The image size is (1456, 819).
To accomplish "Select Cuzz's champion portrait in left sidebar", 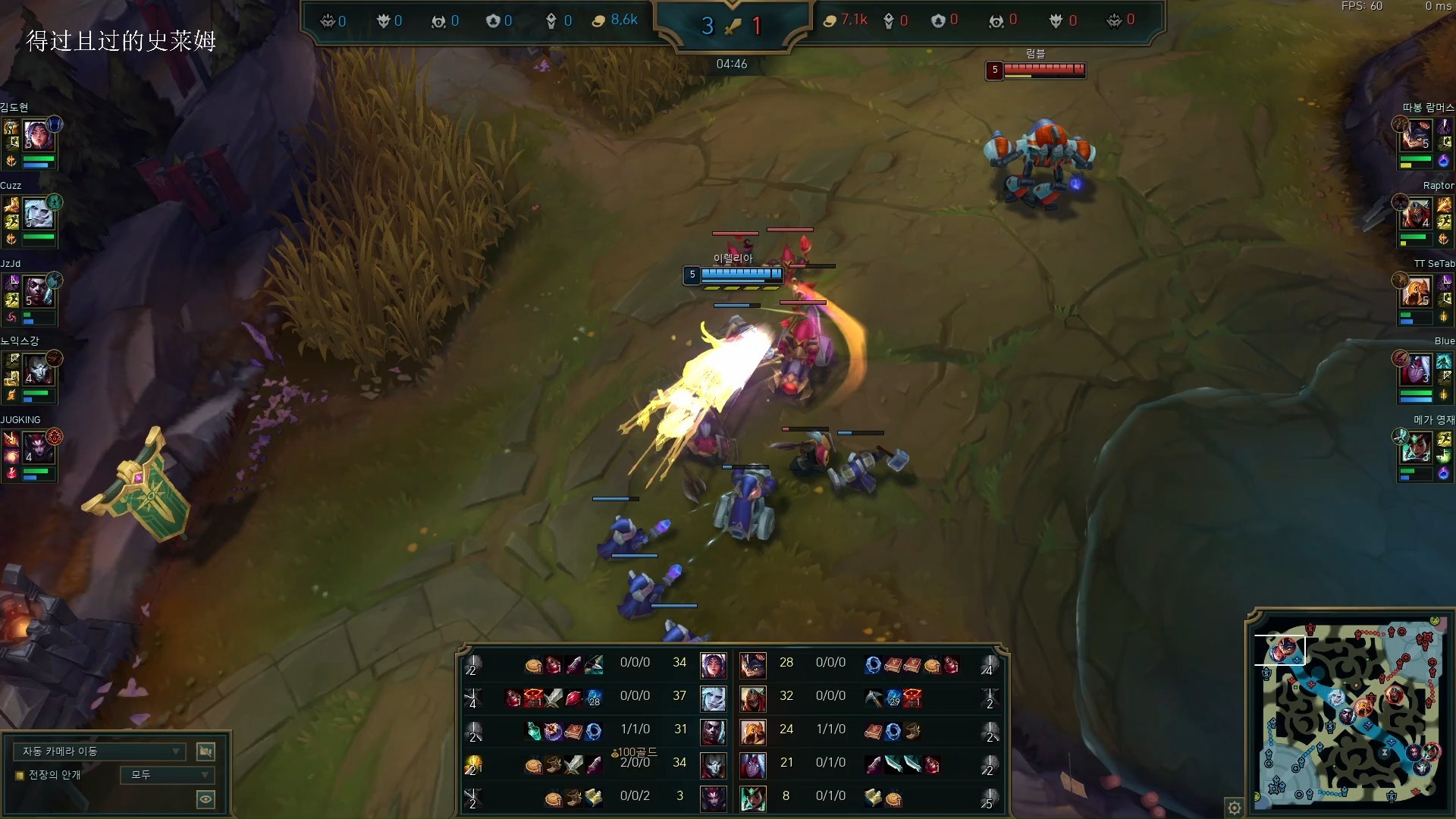I will coord(39,215).
